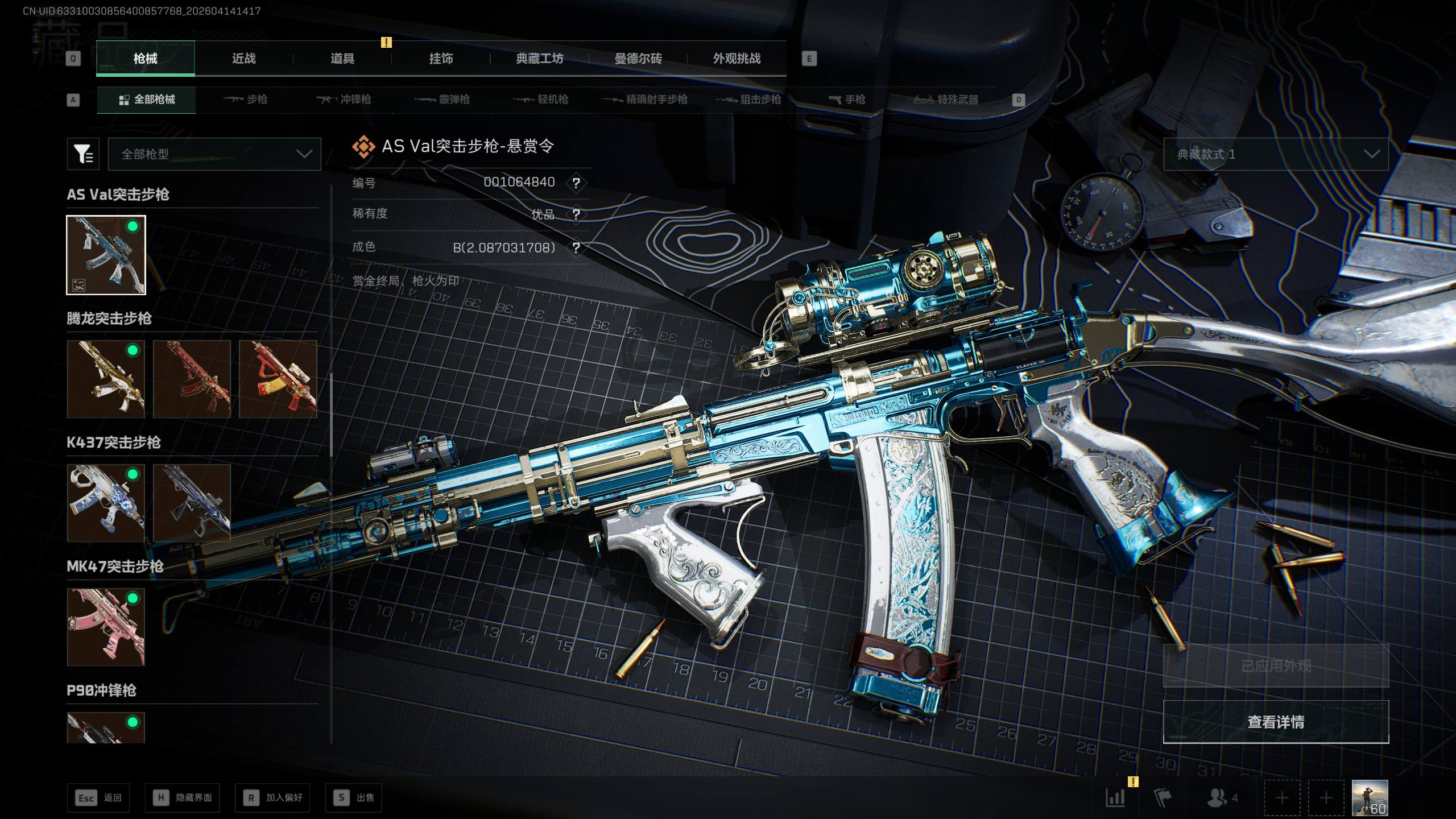This screenshot has height=819, width=1456.
Task: Open the 曼德尔砖 tab
Action: (x=638, y=59)
